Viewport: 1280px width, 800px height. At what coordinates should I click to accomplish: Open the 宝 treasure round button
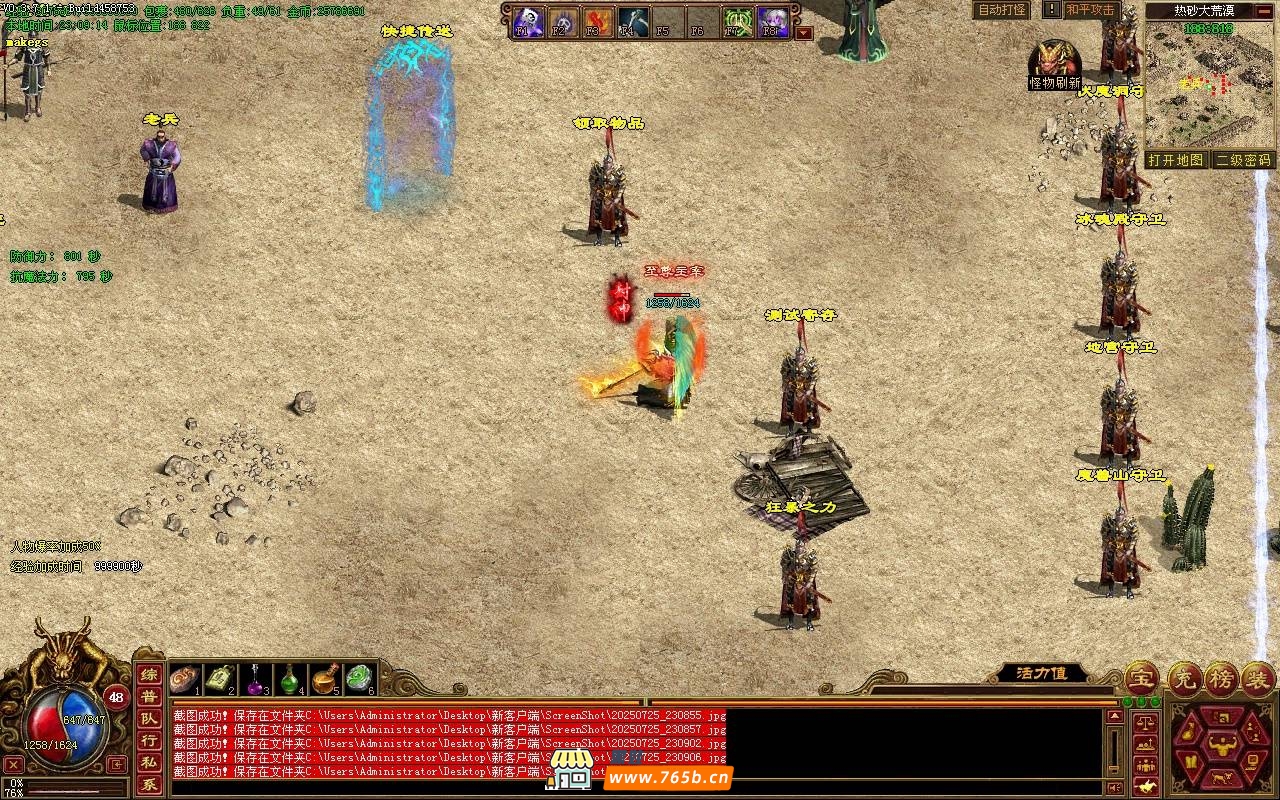point(1141,678)
